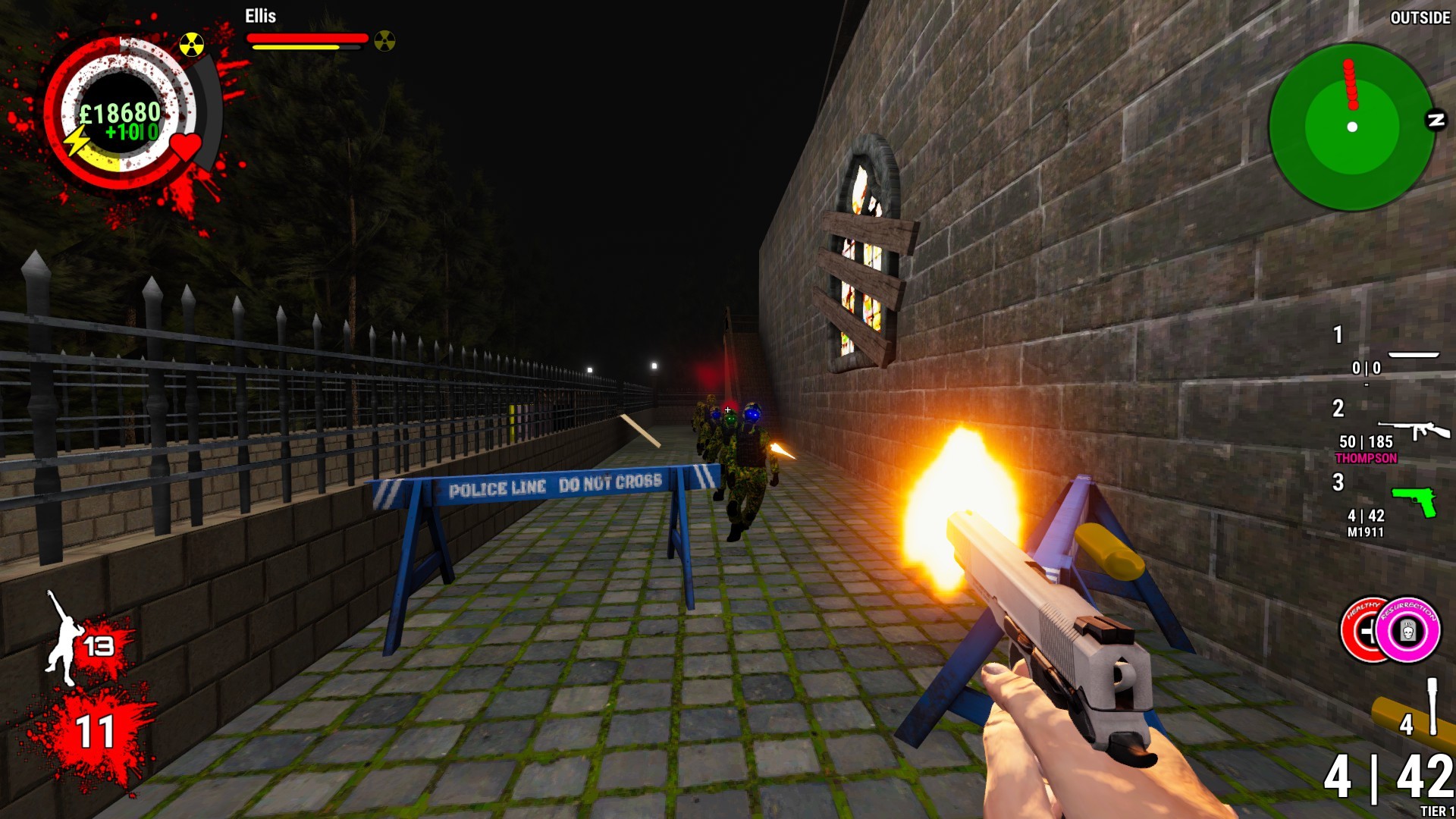1456x819 pixels.
Task: Select the lightning bolt on the health wheel
Action: tap(76, 140)
